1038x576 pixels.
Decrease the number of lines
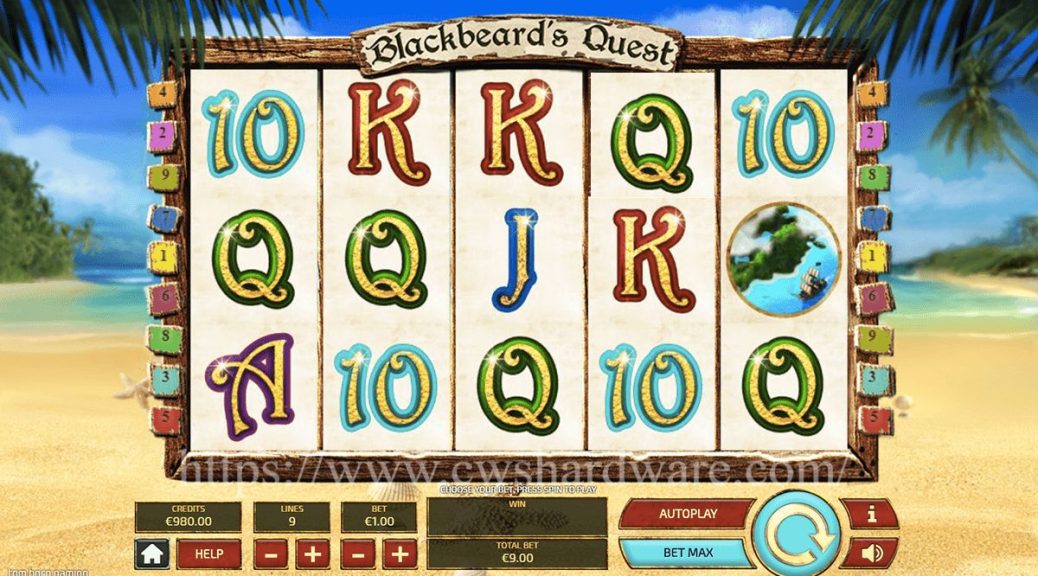pos(270,554)
